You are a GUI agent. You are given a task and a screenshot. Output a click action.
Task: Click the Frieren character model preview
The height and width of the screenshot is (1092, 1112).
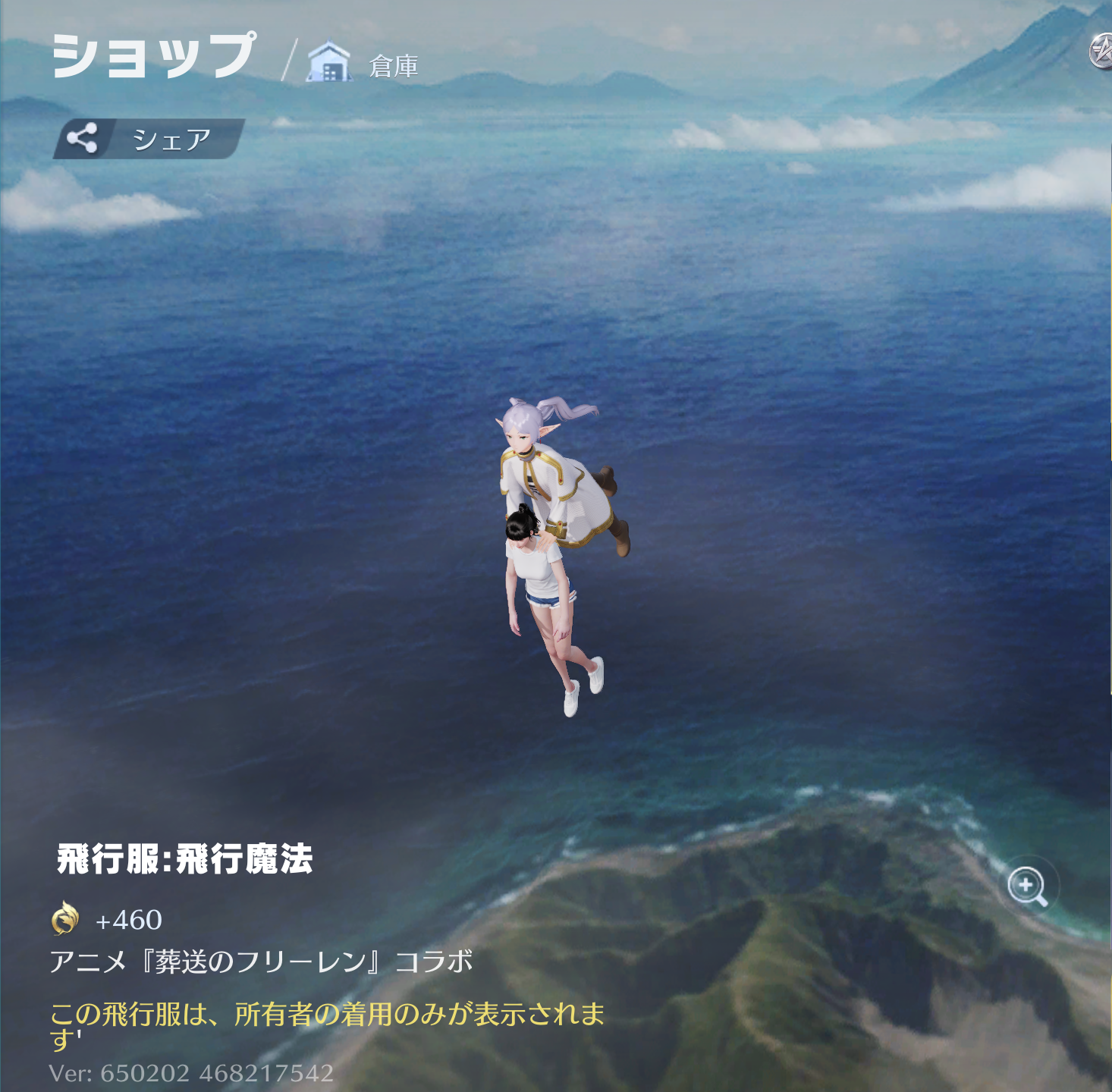click(x=546, y=470)
